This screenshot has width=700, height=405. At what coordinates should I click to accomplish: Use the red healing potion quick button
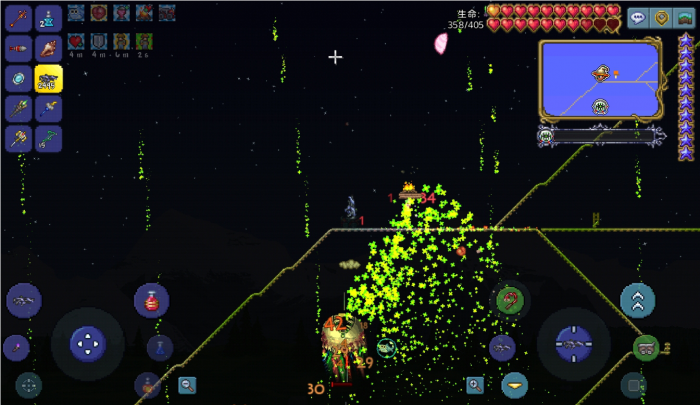(x=151, y=300)
